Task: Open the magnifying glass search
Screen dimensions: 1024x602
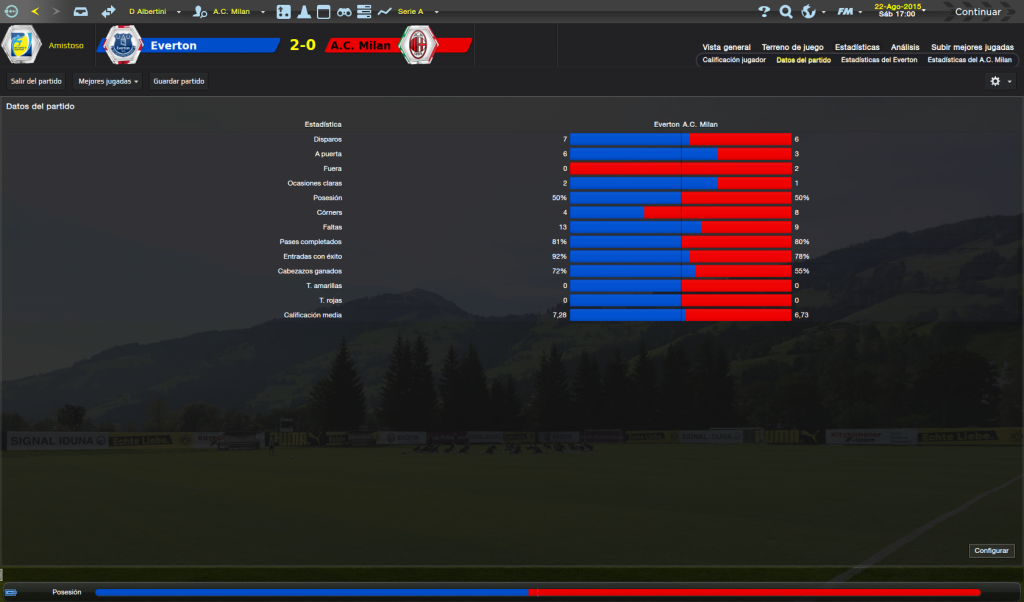Action: [786, 12]
